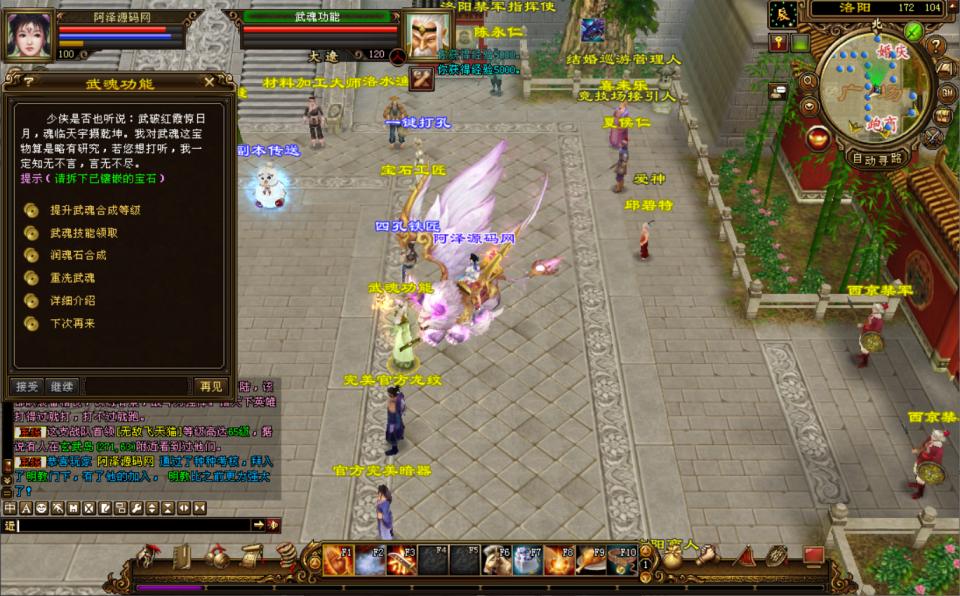
Task: Activate the 自动寻路 auto-pathfinding button
Action: [x=877, y=158]
